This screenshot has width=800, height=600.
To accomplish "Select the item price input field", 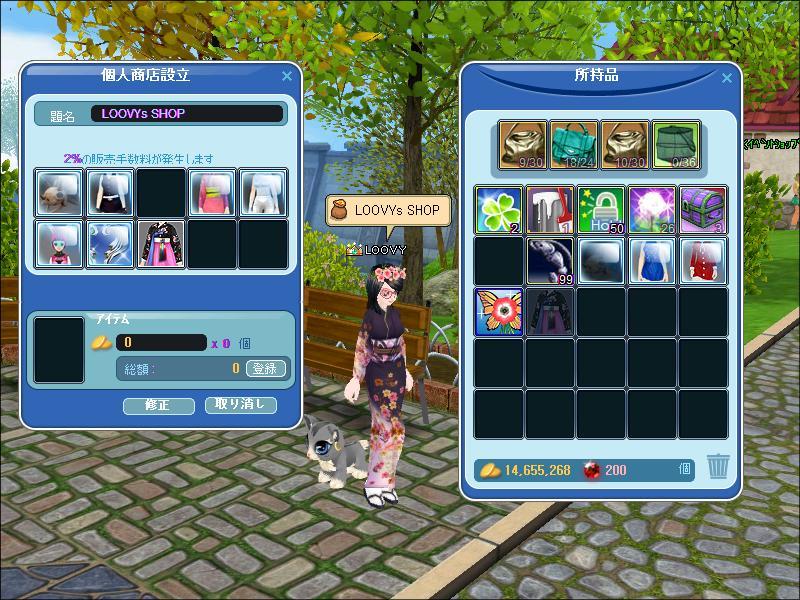I will [160, 343].
